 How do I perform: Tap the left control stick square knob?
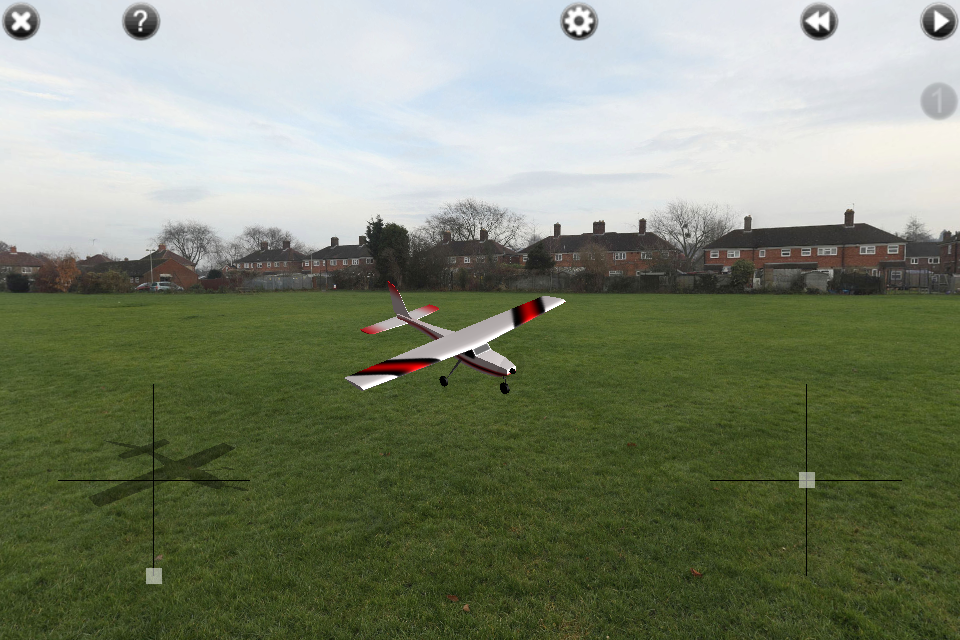pyautogui.click(x=154, y=575)
